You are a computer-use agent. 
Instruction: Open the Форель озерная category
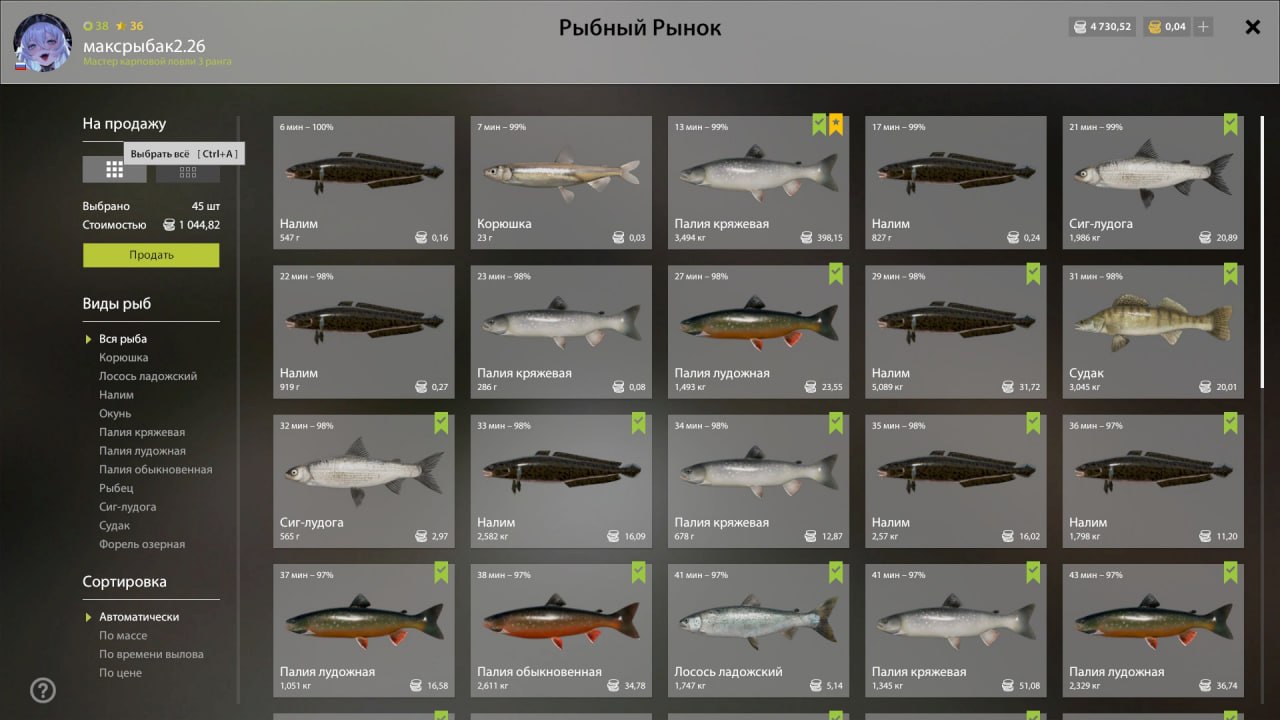click(140, 543)
